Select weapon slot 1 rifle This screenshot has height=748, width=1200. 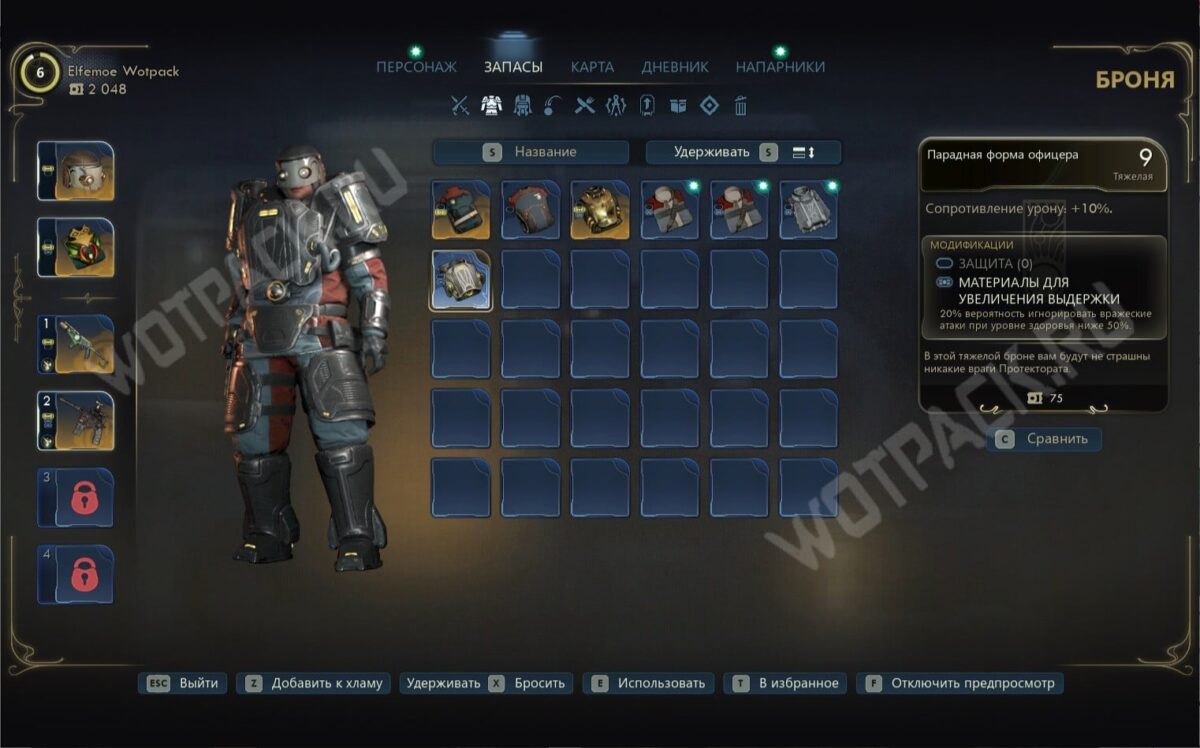(76, 344)
